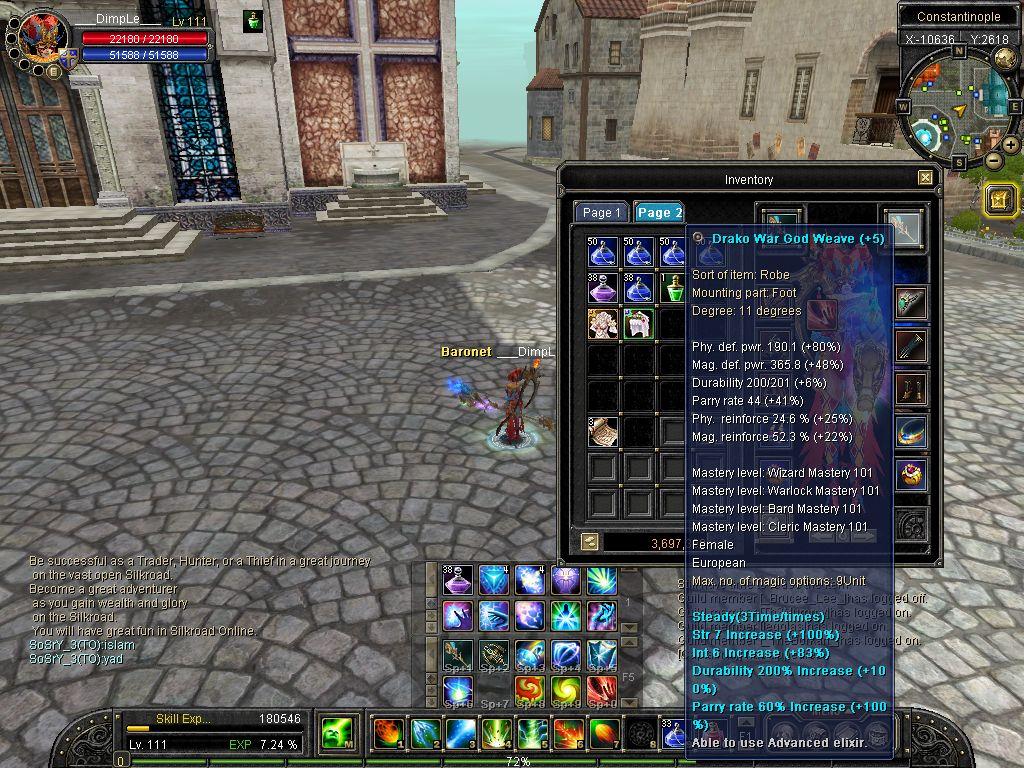Zoom in on the minimap

pos(1011,145)
